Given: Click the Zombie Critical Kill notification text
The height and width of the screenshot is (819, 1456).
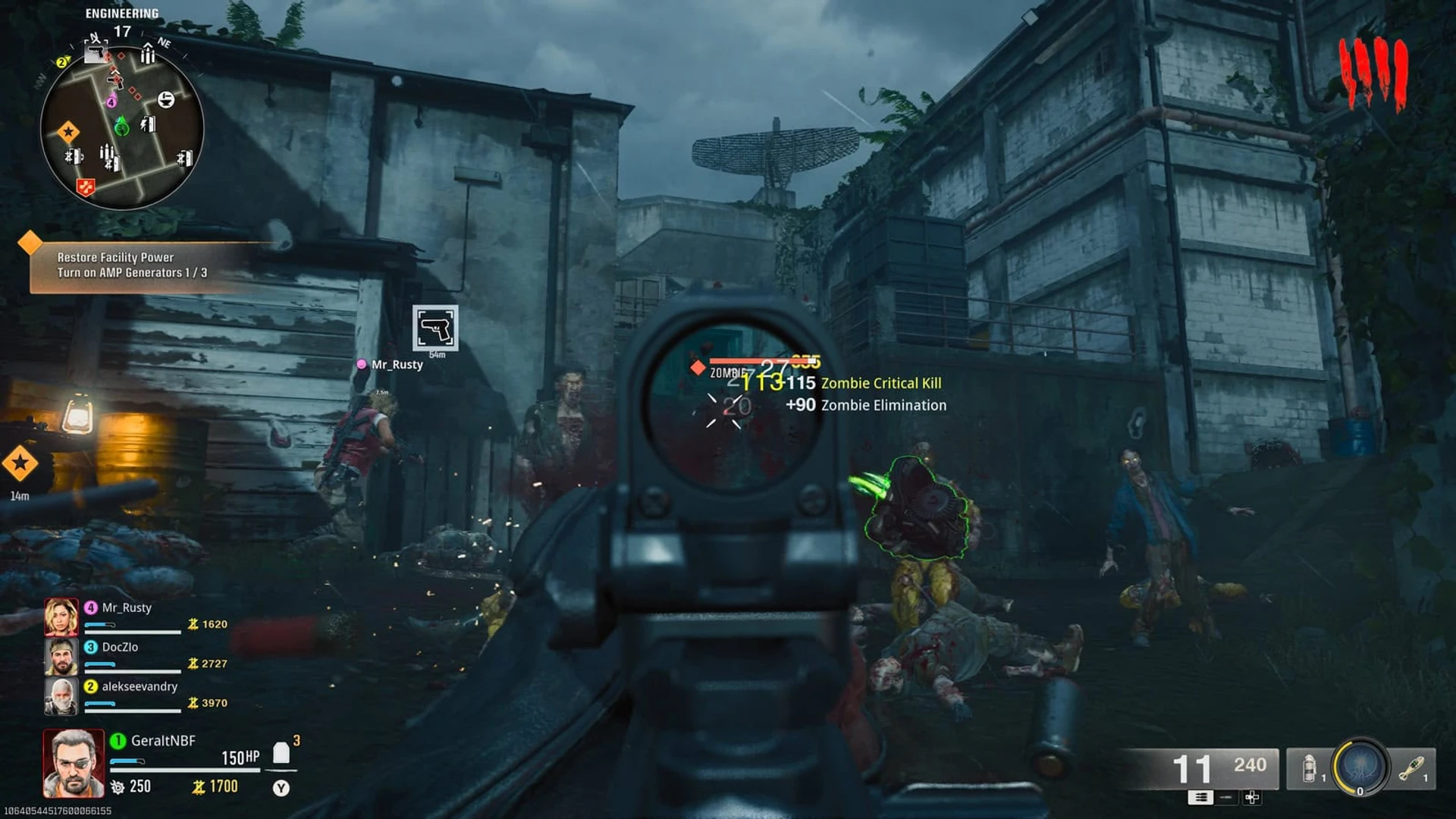Looking at the screenshot, I should coord(880,383).
